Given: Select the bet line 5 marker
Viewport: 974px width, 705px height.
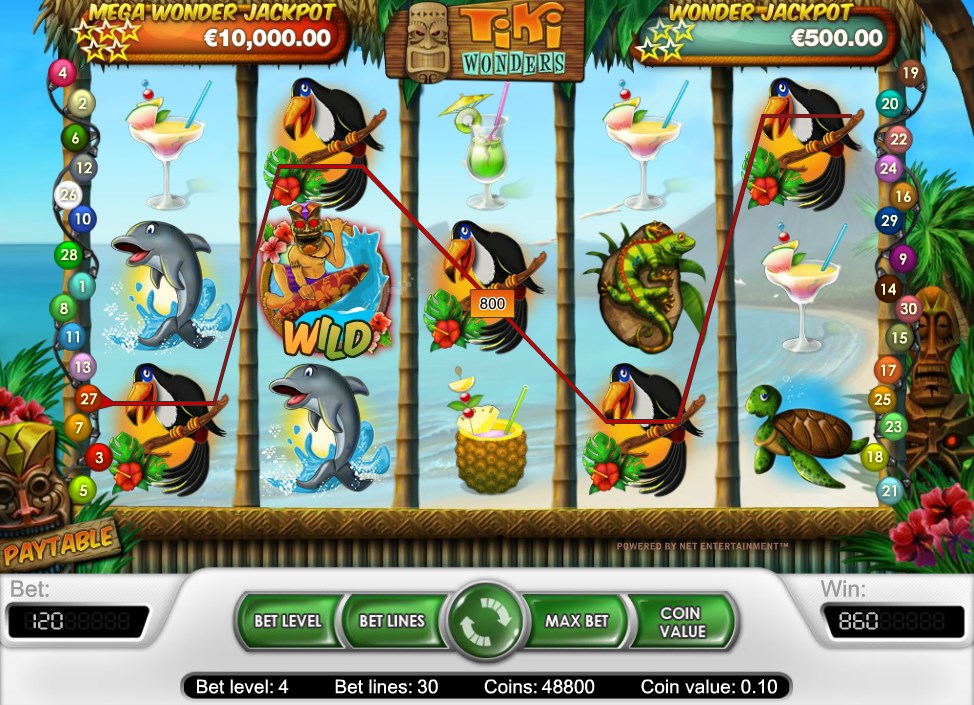Looking at the screenshot, I should point(84,489).
